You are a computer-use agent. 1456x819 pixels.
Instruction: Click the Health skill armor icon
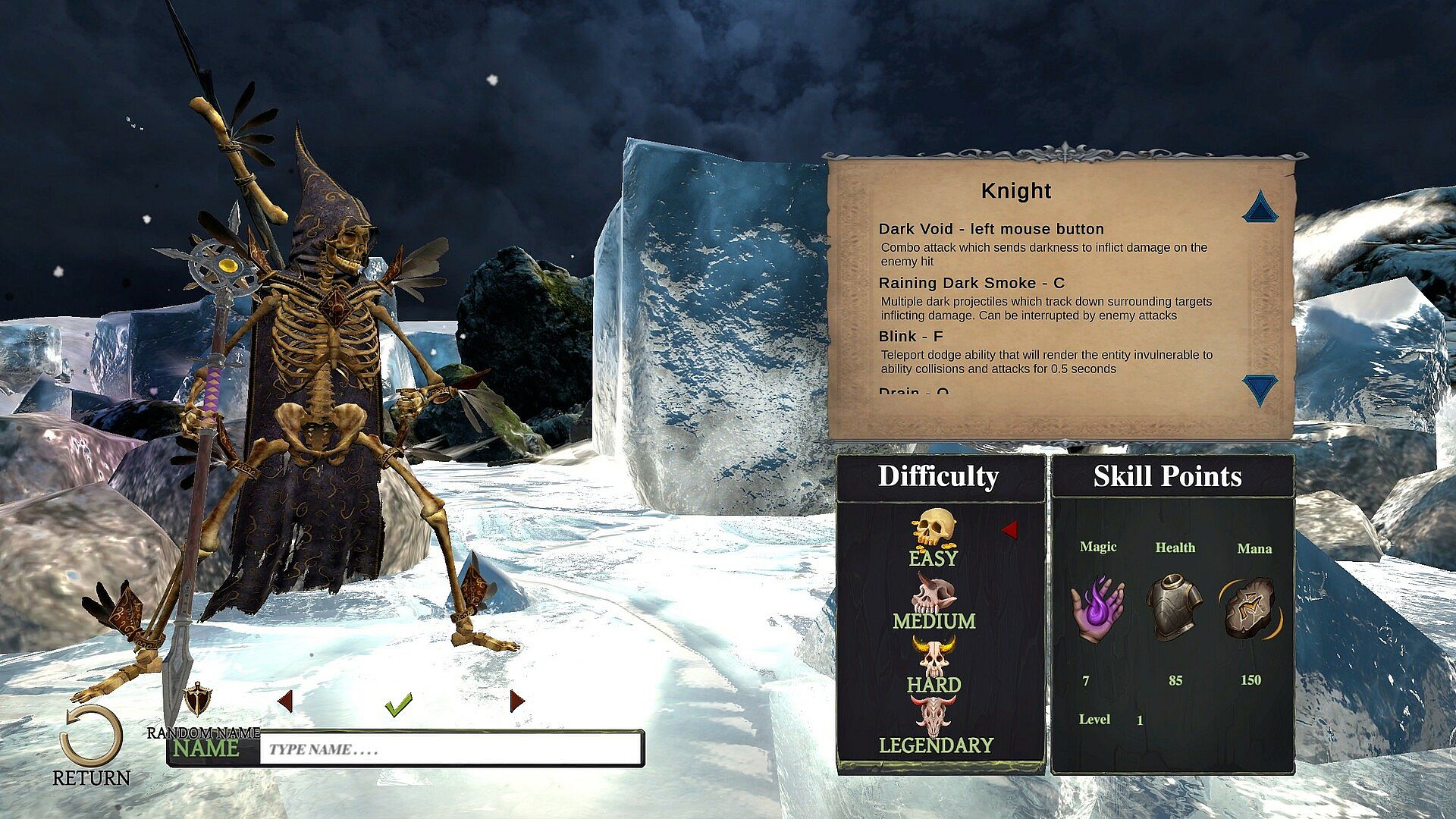1174,607
